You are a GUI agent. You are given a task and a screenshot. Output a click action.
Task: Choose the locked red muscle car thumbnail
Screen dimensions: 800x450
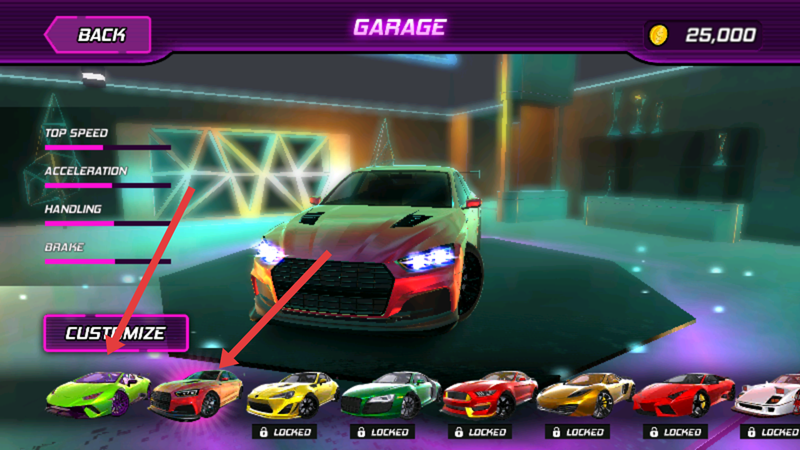(x=486, y=393)
